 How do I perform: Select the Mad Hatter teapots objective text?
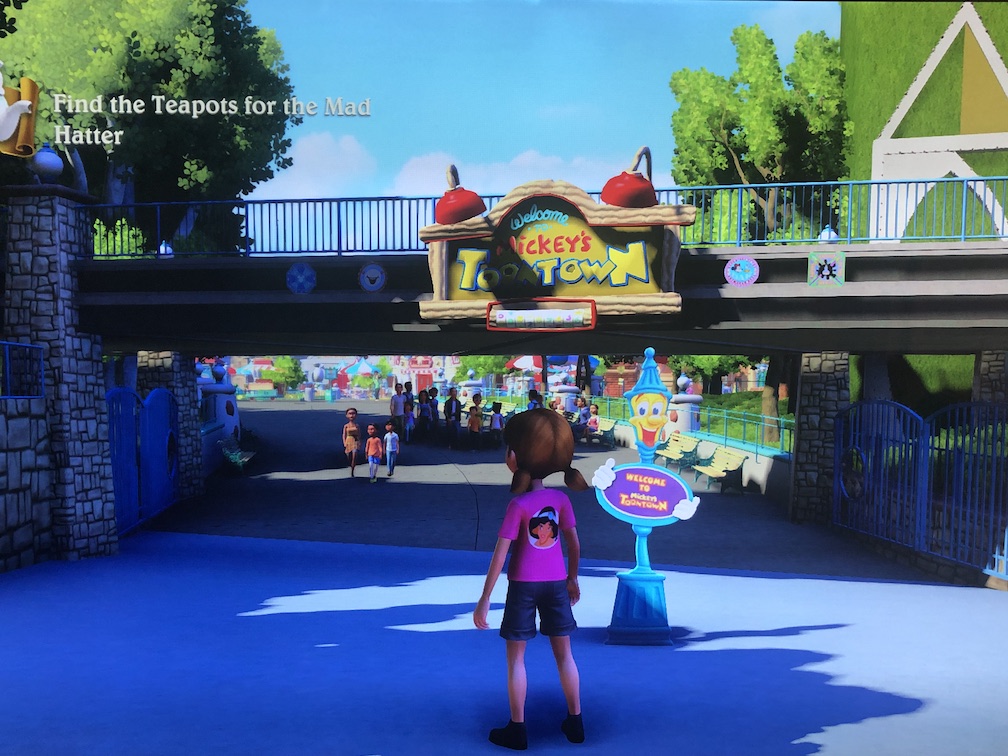211,119
